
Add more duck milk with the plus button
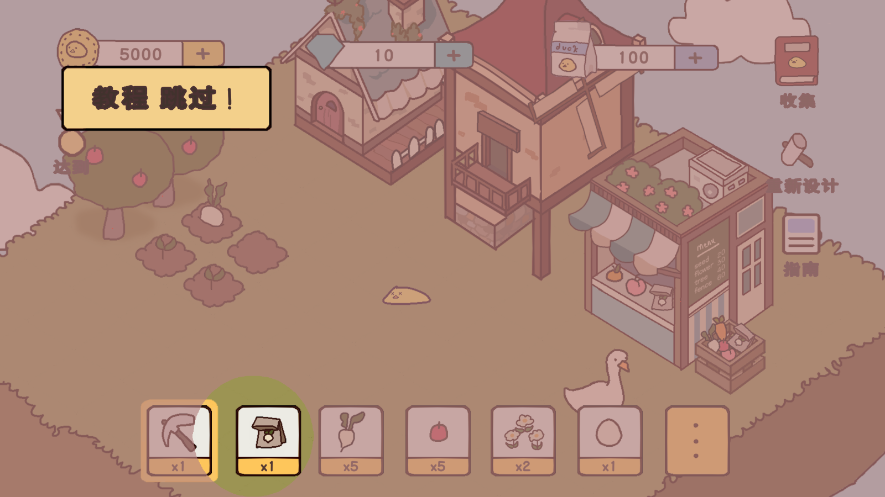click(x=696, y=57)
